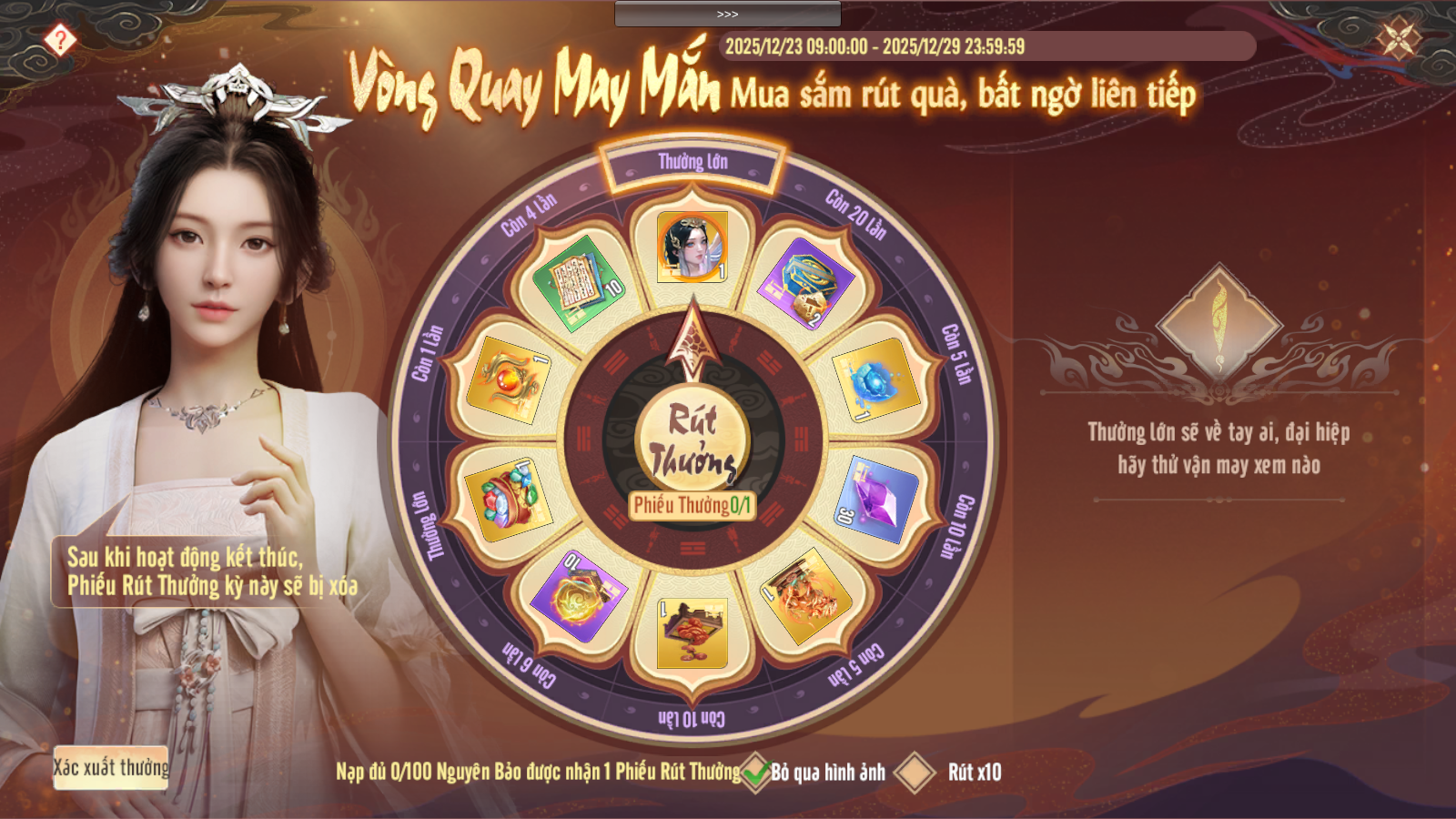Expand the top arrow bar
1456x819 pixels.
tap(727, 14)
